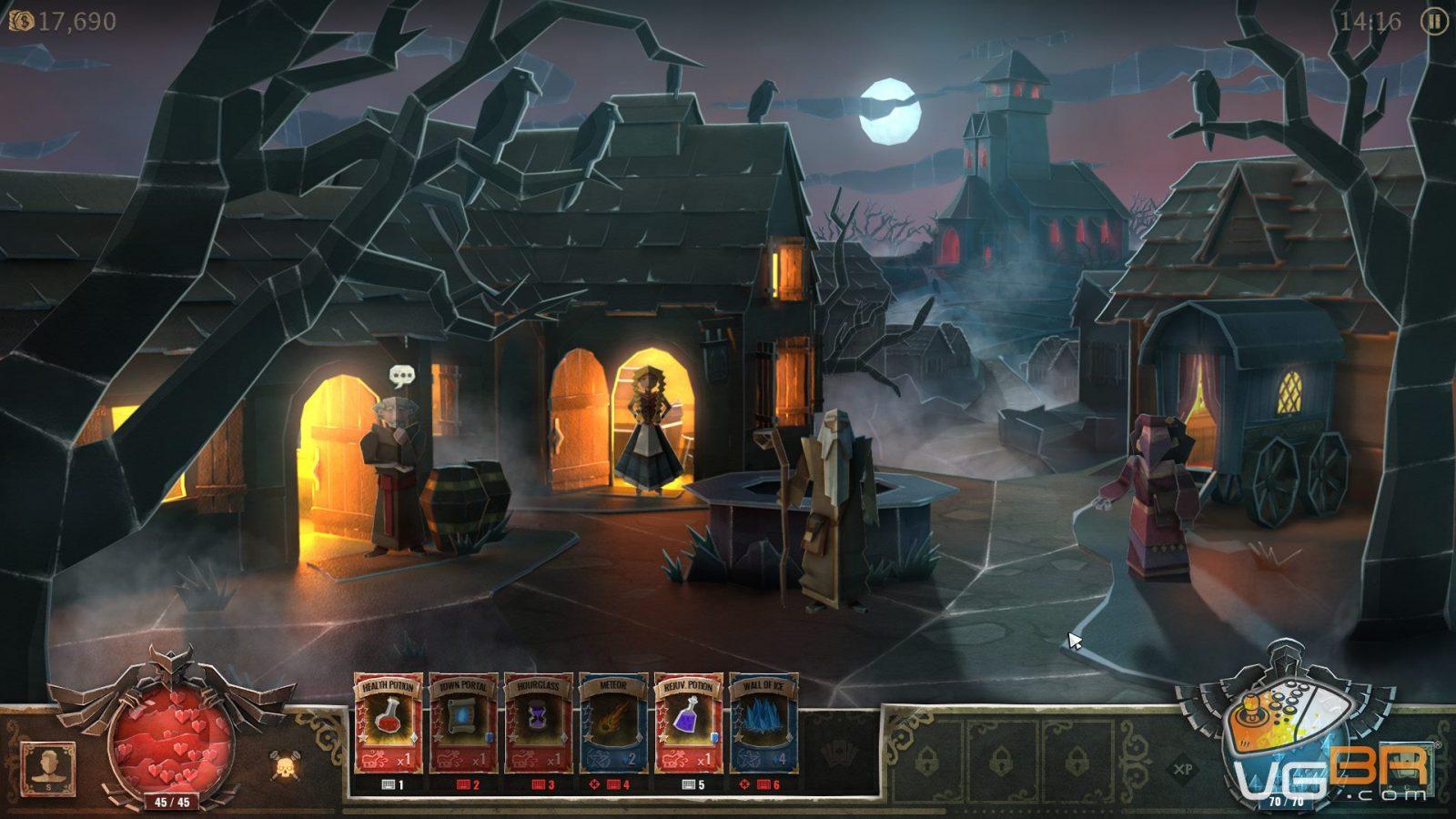1456x819 pixels.
Task: Use the Rejuv. Potion card
Action: point(689,723)
